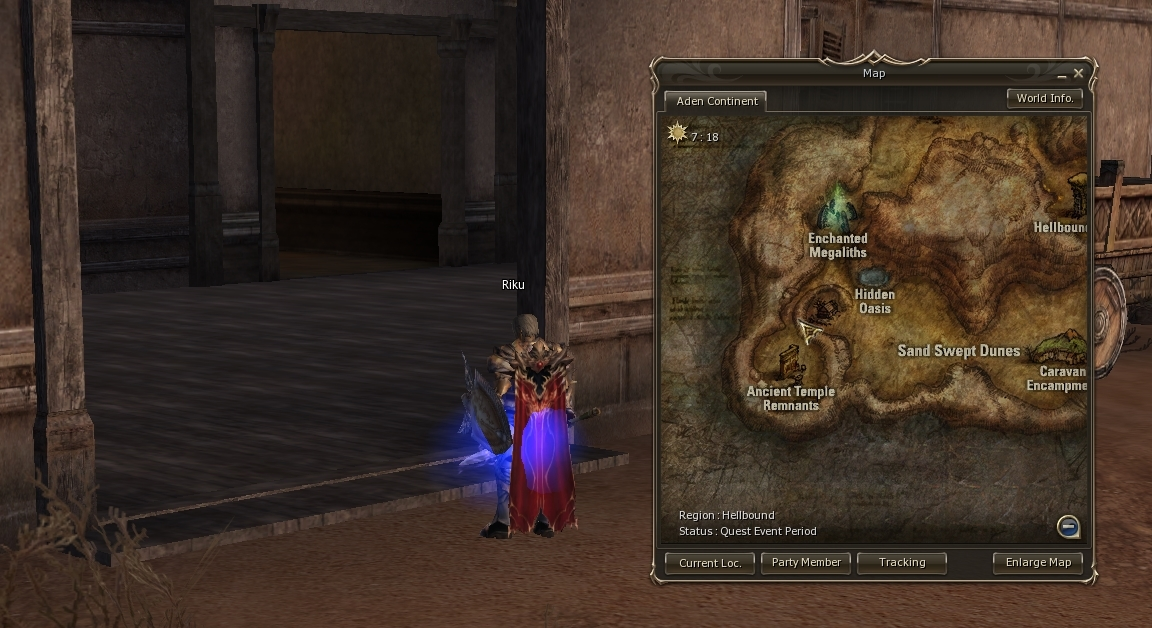
Task: Activate the Tracking button
Action: pyautogui.click(x=902, y=562)
